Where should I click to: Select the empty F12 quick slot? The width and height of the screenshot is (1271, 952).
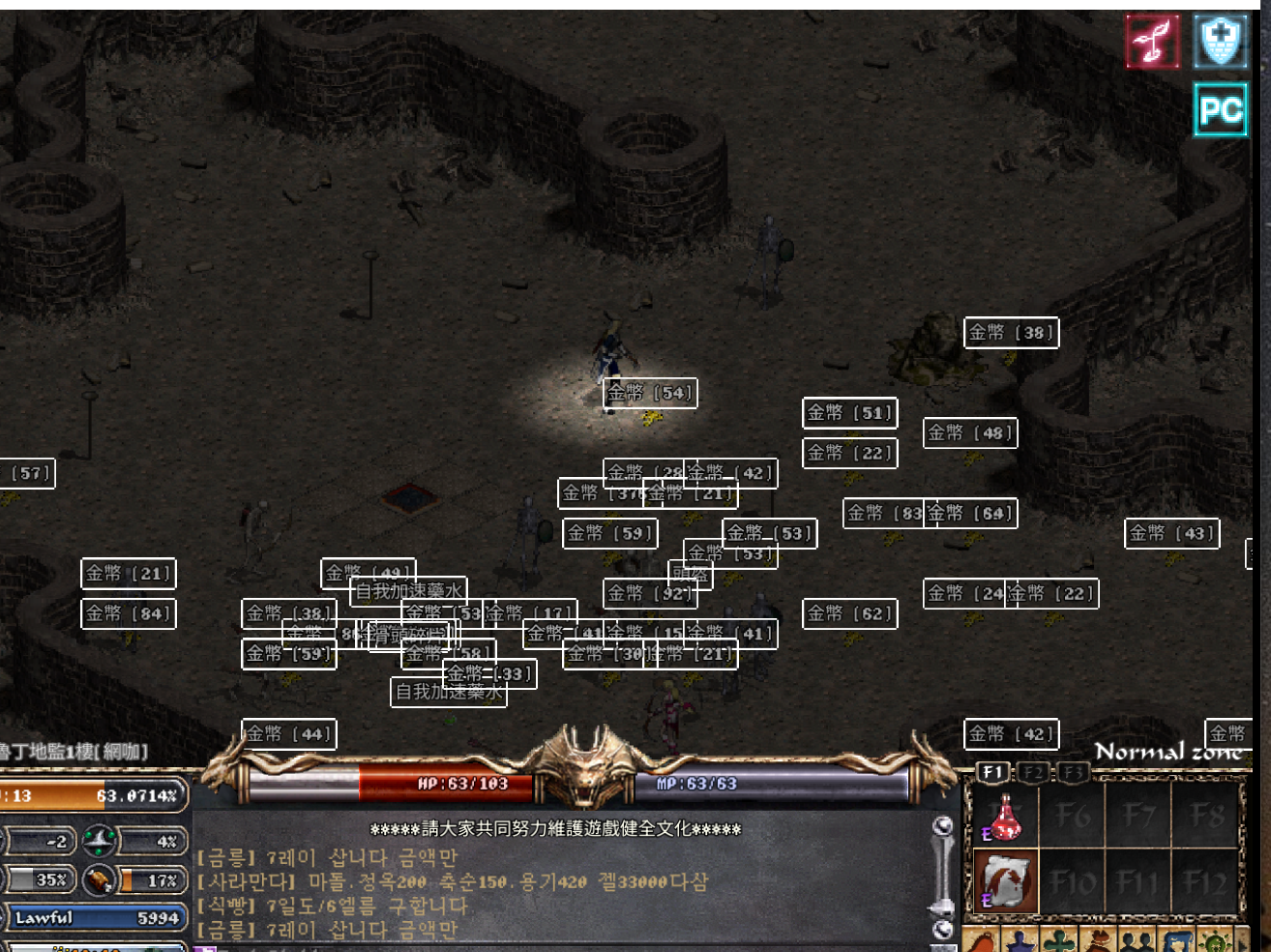tap(1206, 881)
